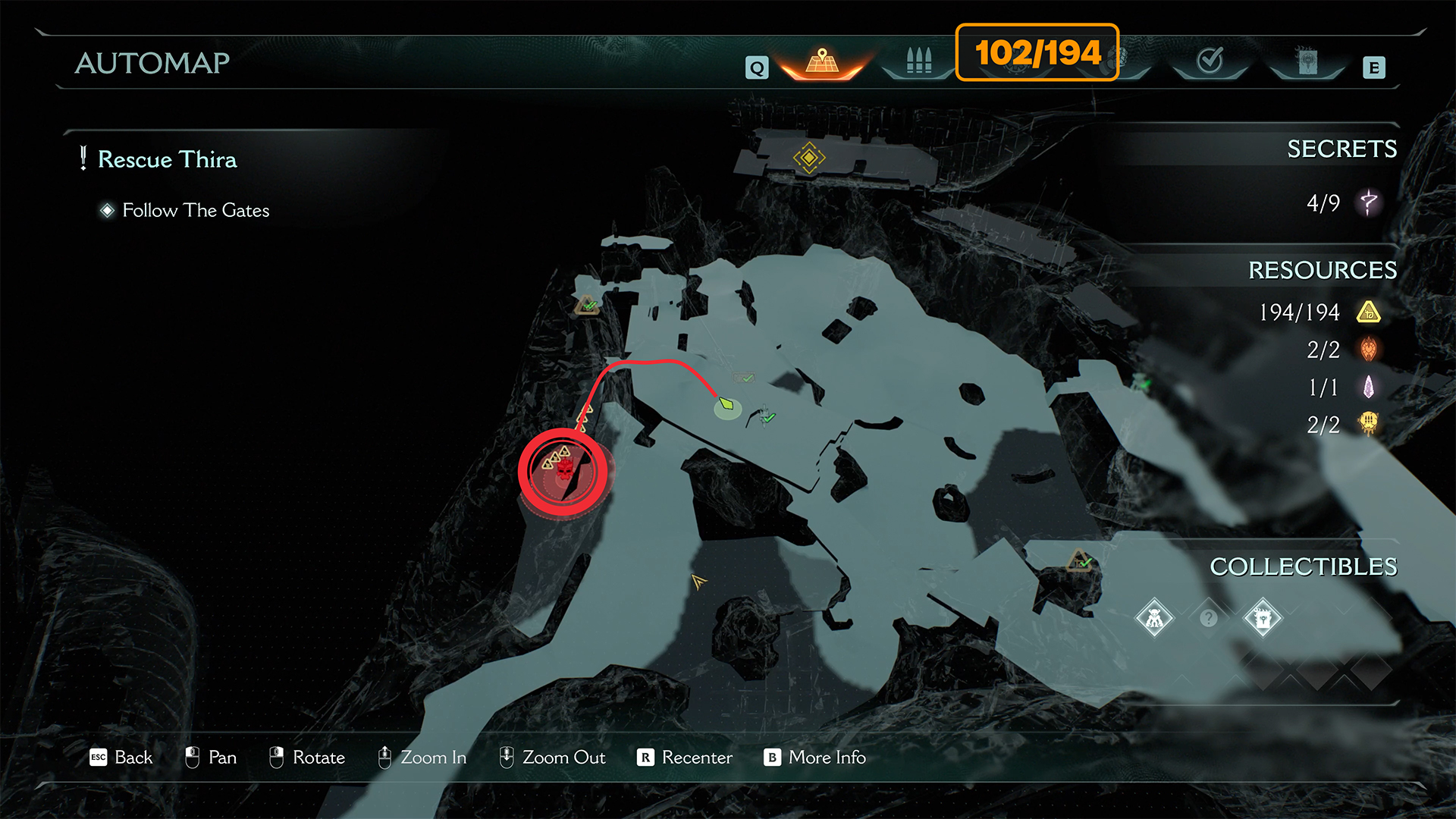Switch to the flaming codex book tab
This screenshot has width=1456, height=819.
tap(1307, 61)
